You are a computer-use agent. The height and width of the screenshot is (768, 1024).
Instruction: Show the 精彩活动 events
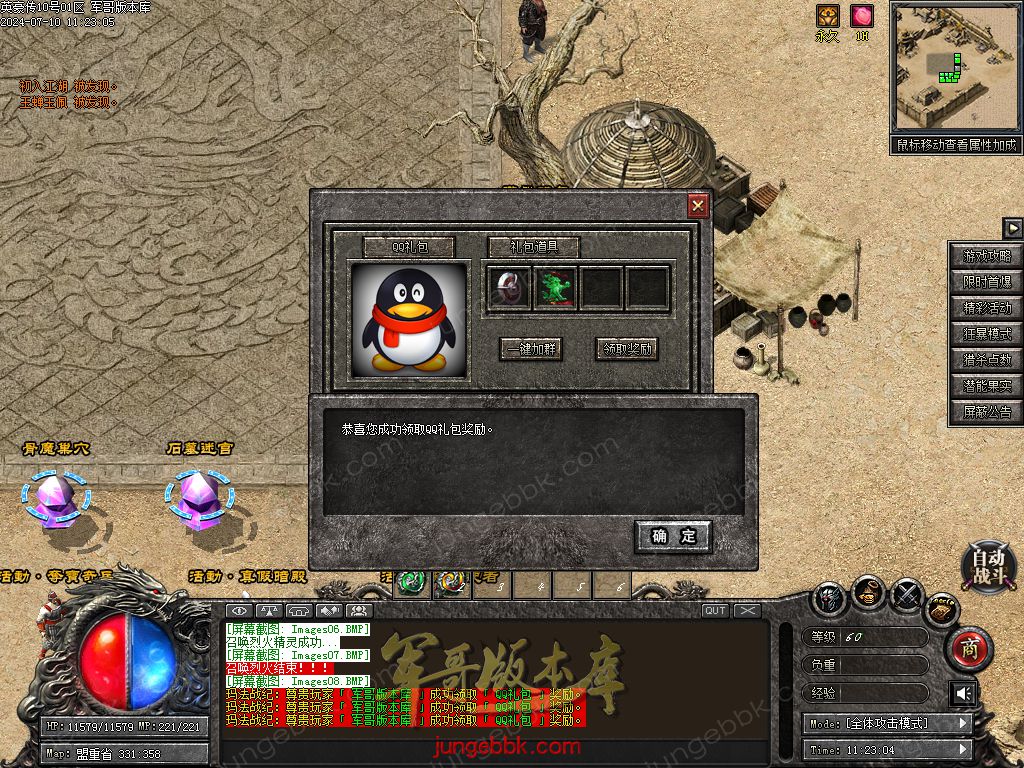pos(986,308)
